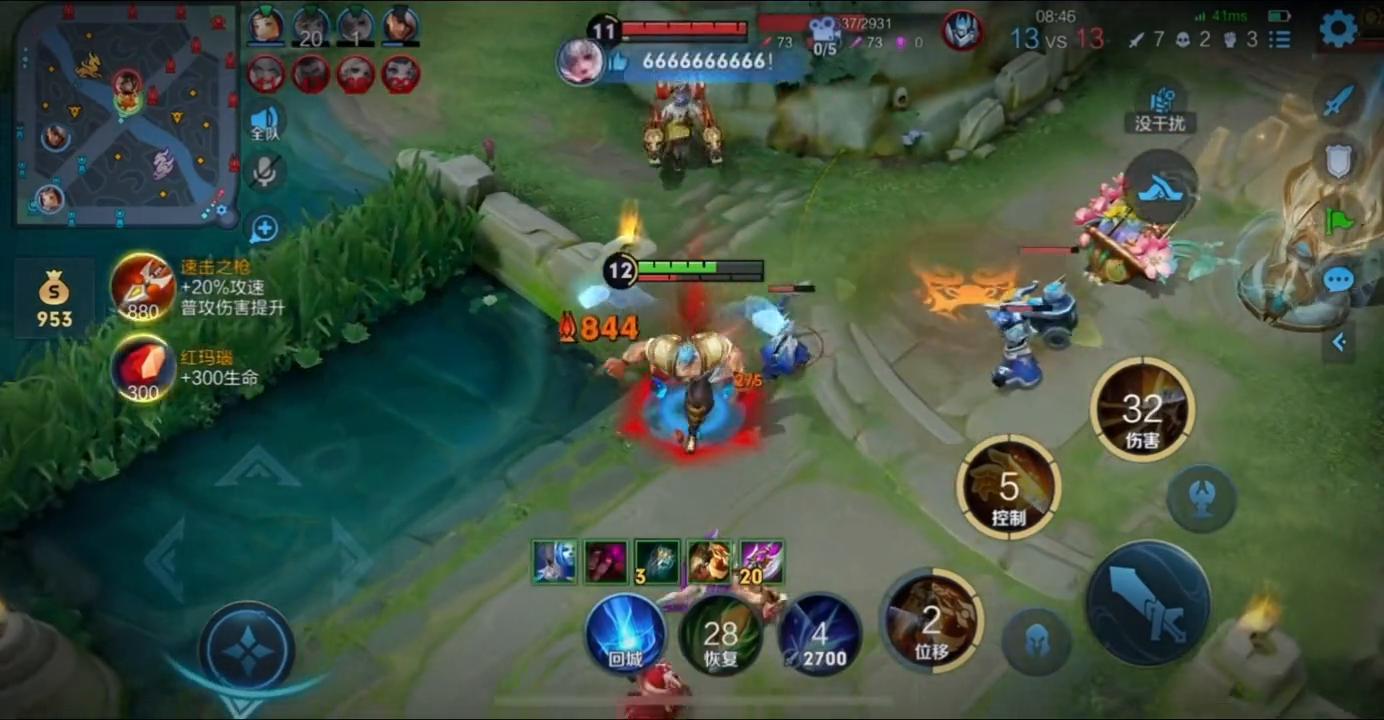Click the minimap

click(127, 115)
